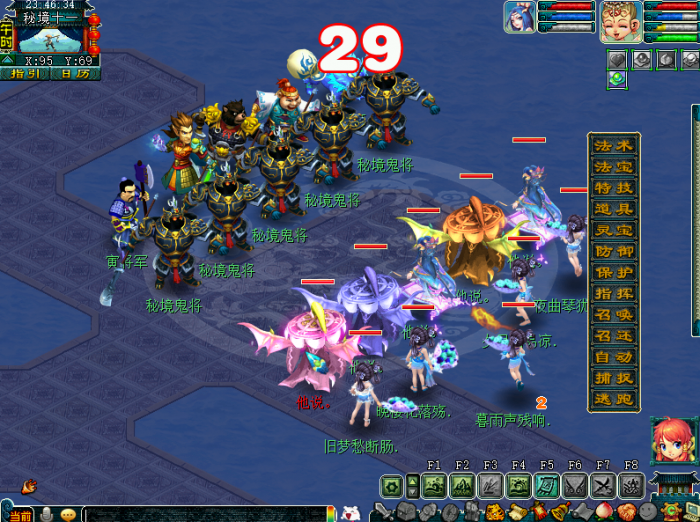Use the F1 hotbar skill
The width and height of the screenshot is (700, 522).
click(434, 486)
